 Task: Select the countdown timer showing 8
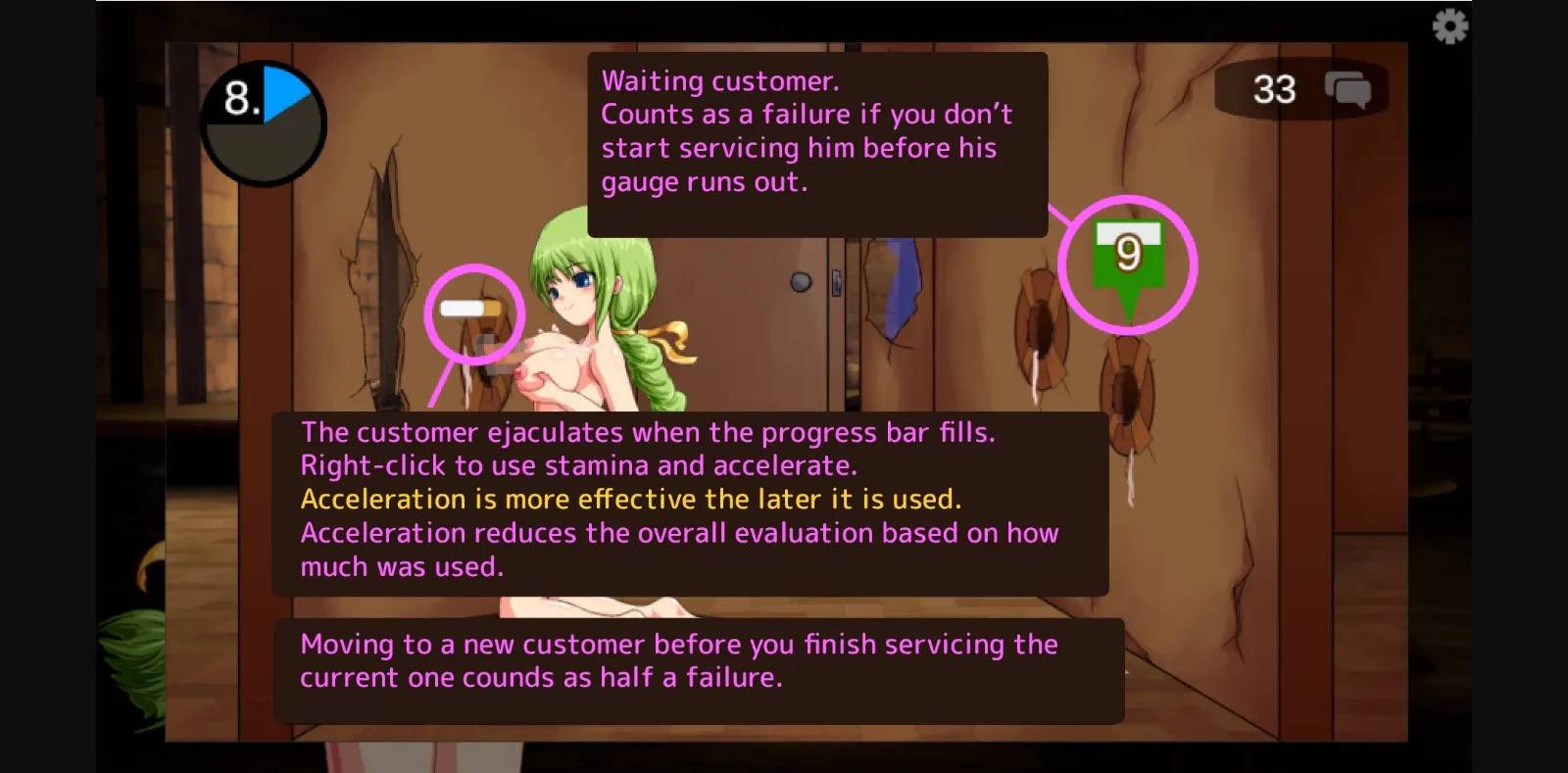coord(263,120)
